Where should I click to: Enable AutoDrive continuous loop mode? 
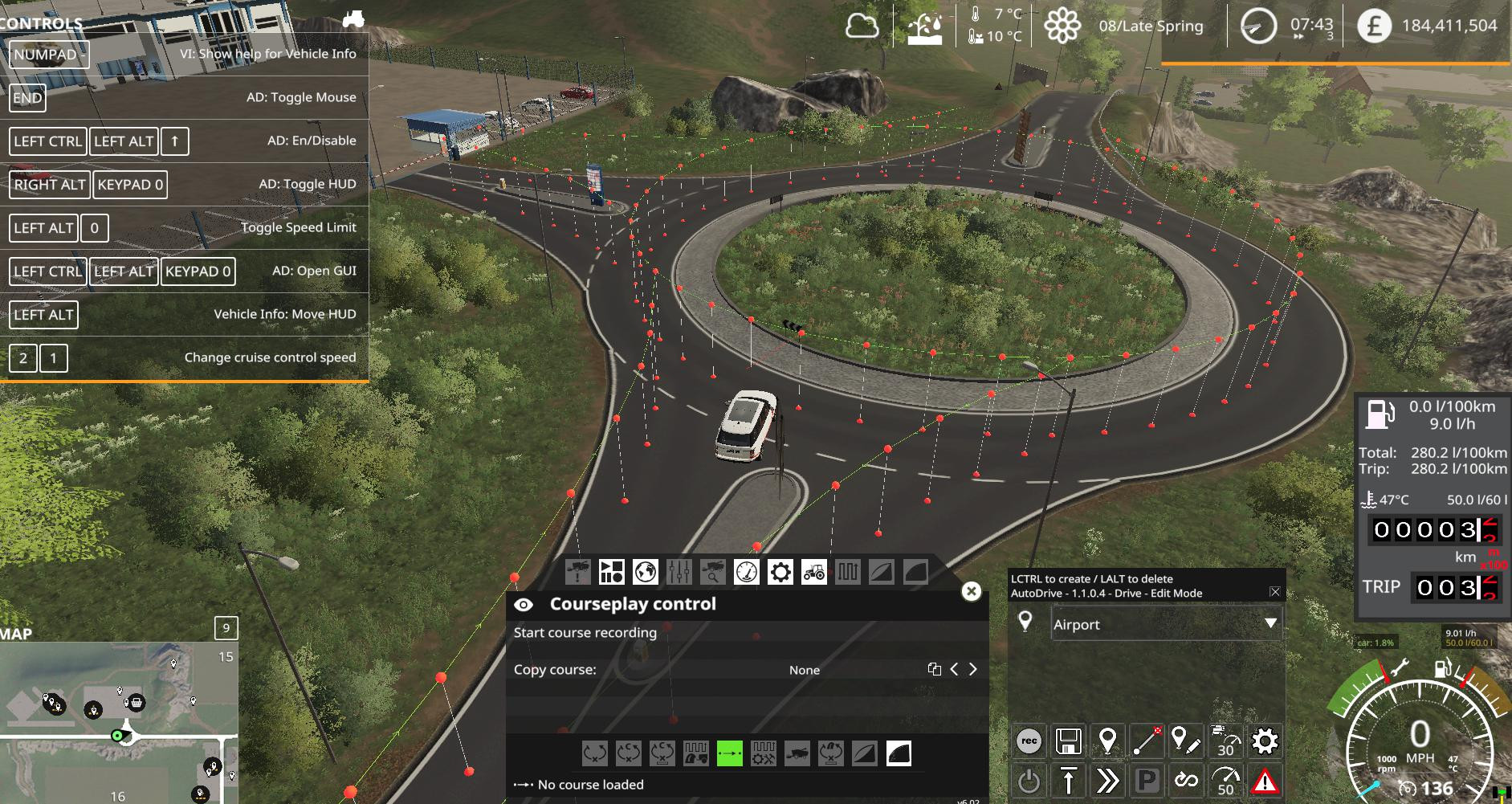[x=1187, y=778]
